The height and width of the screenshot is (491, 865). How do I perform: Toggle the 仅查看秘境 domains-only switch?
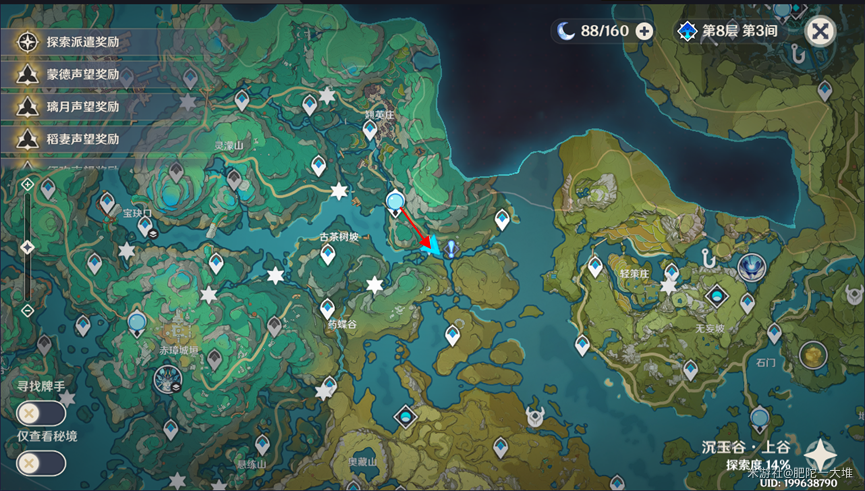tap(41, 463)
